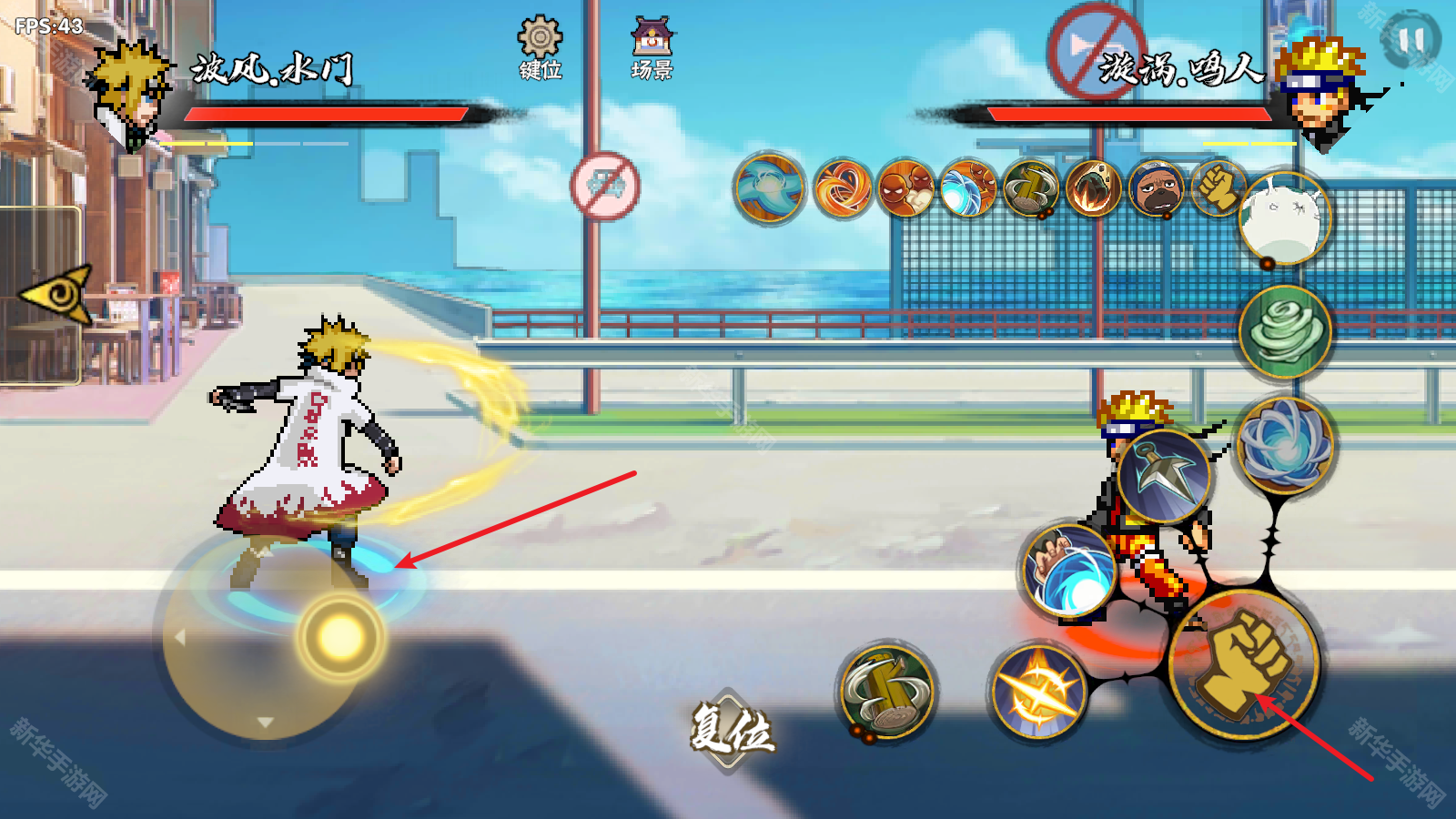Select the flaming boulder skill icon
This screenshot has height=819, width=1456.
(1094, 189)
